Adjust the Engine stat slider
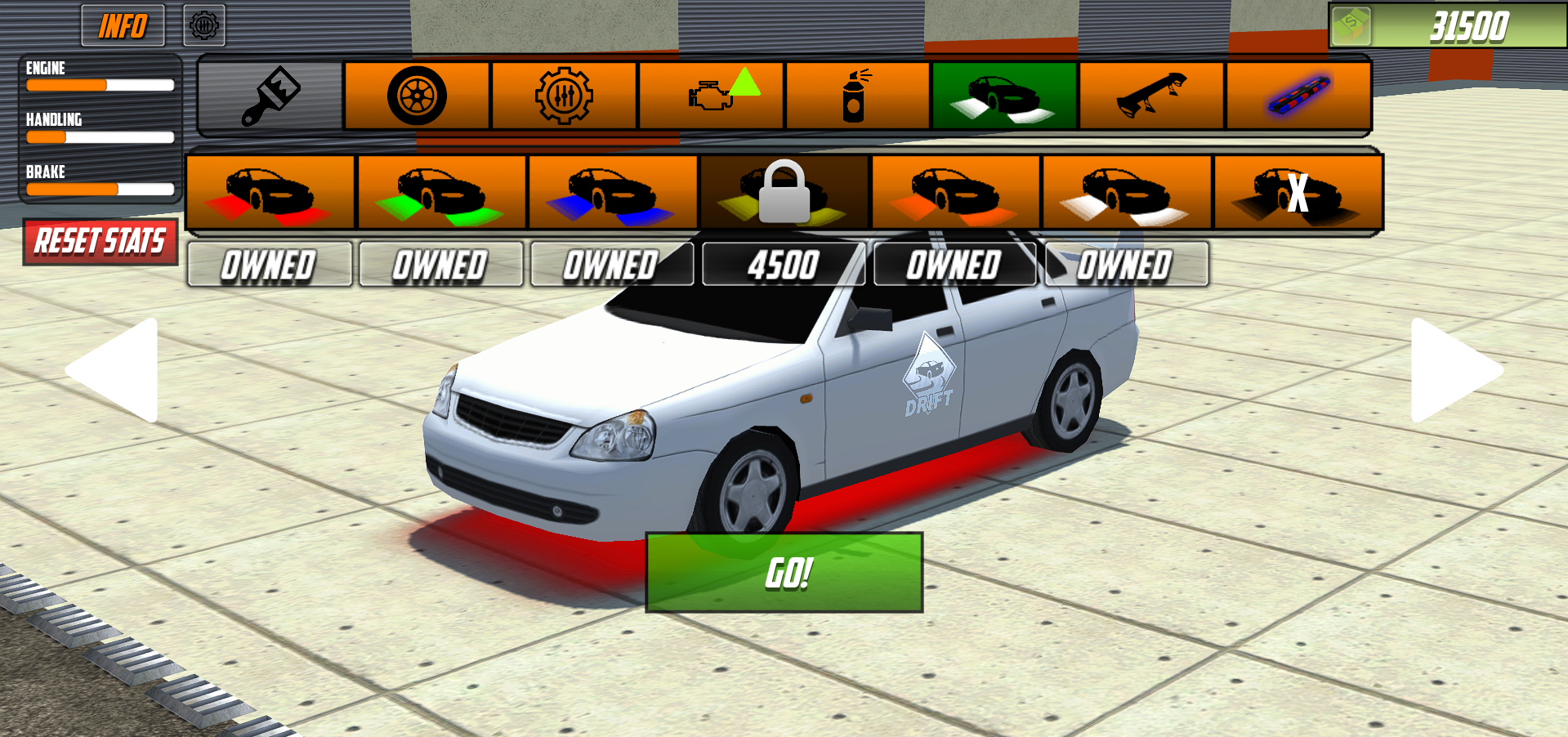This screenshot has height=737, width=1568. click(x=101, y=84)
